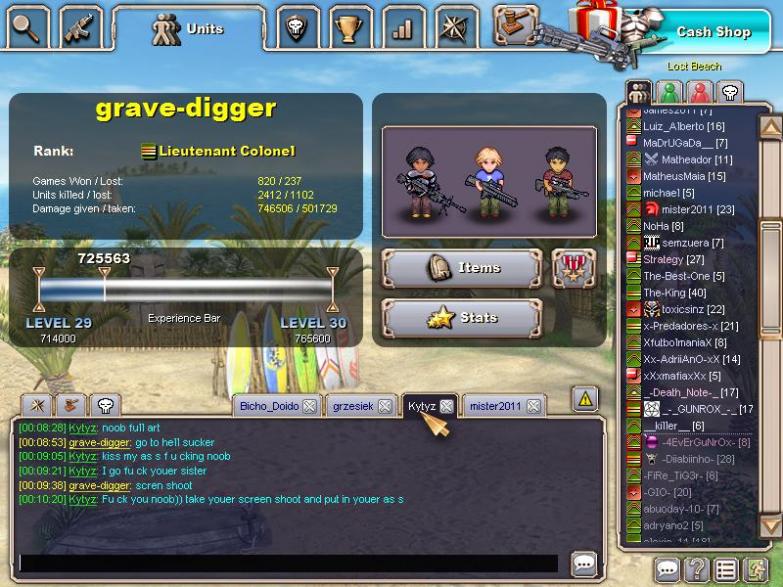783x587 pixels.
Task: Open the Cash Shop
Action: click(712, 32)
